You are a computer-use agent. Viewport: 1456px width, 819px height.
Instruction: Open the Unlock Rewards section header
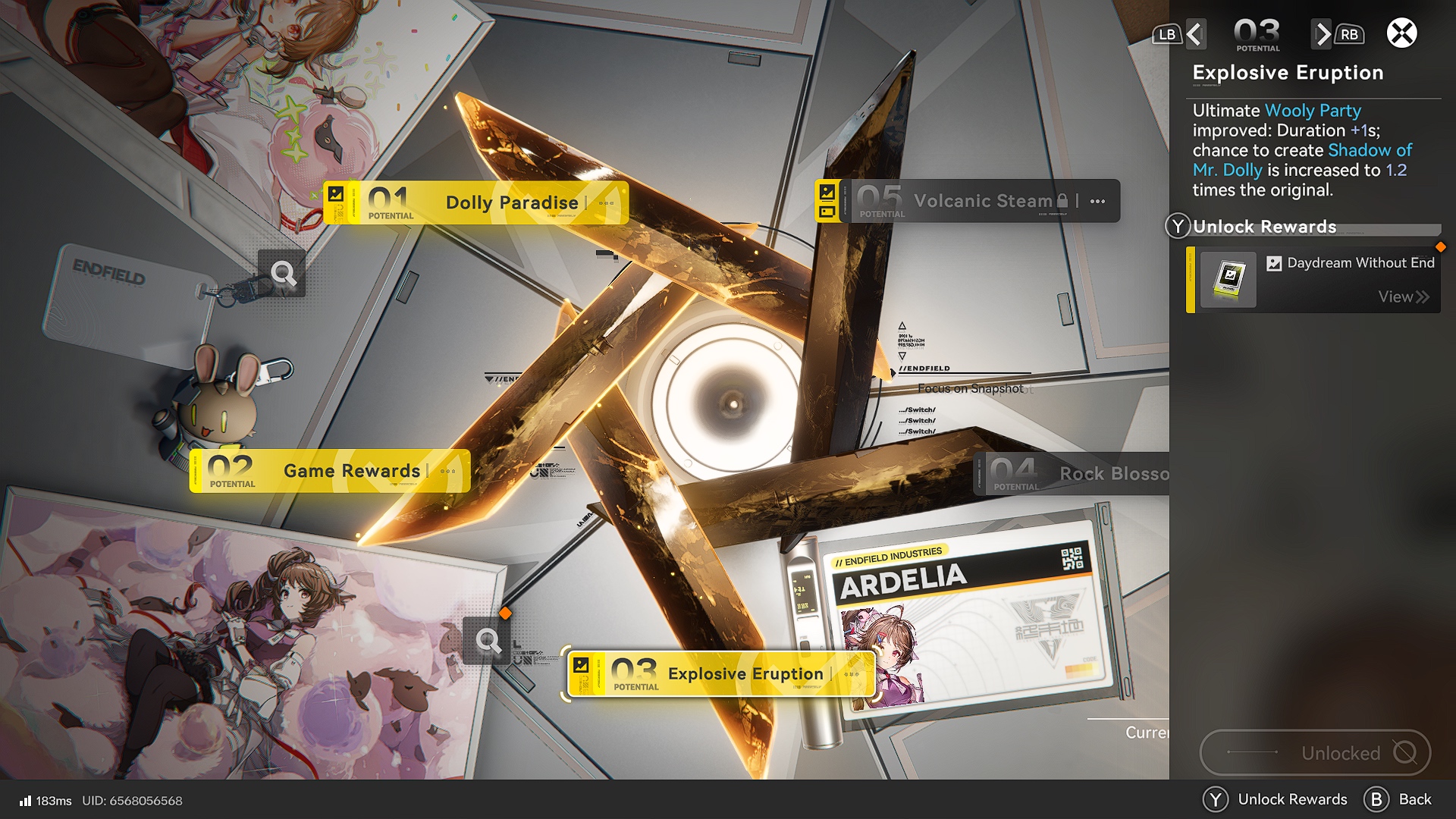pyautogui.click(x=1264, y=227)
